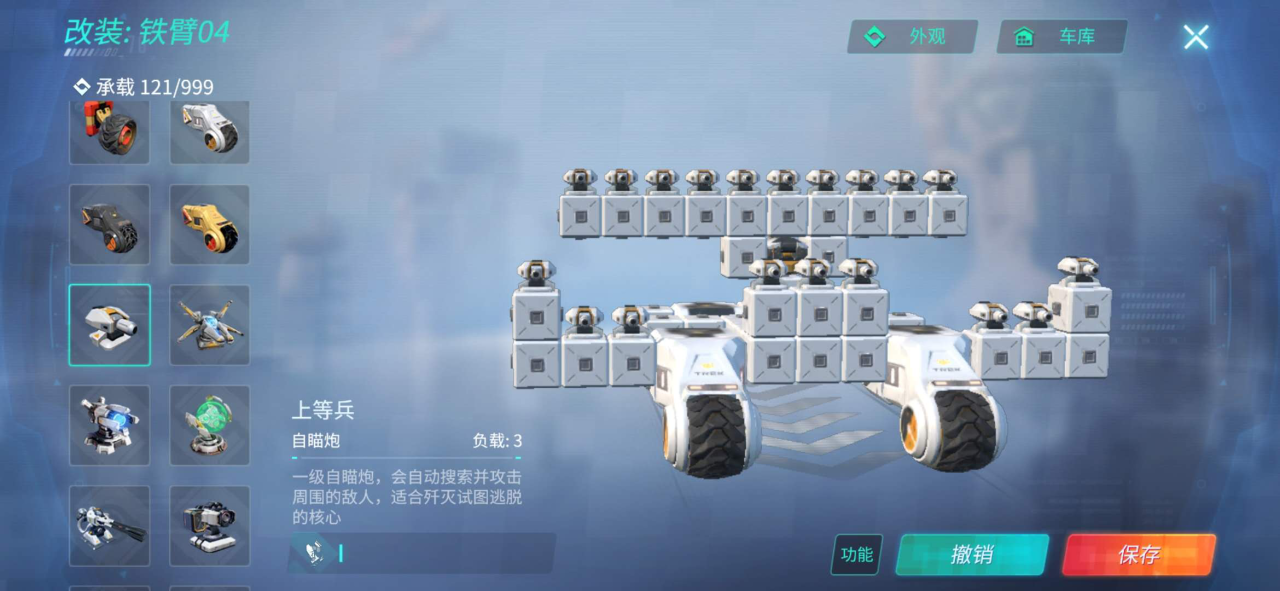Click the 撤销 undo button

coord(971,554)
